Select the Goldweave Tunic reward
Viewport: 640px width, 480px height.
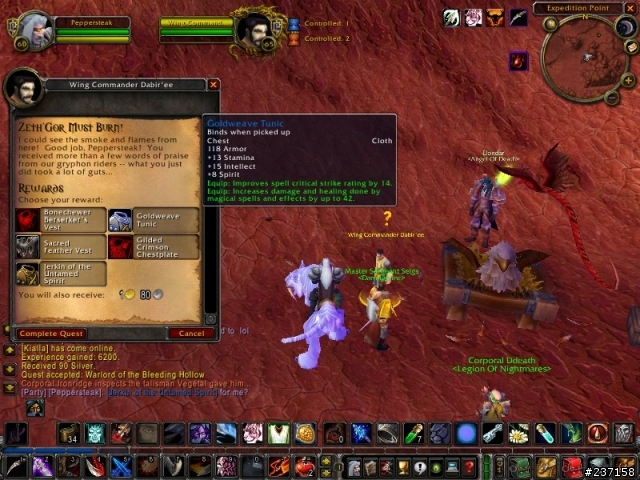point(120,220)
